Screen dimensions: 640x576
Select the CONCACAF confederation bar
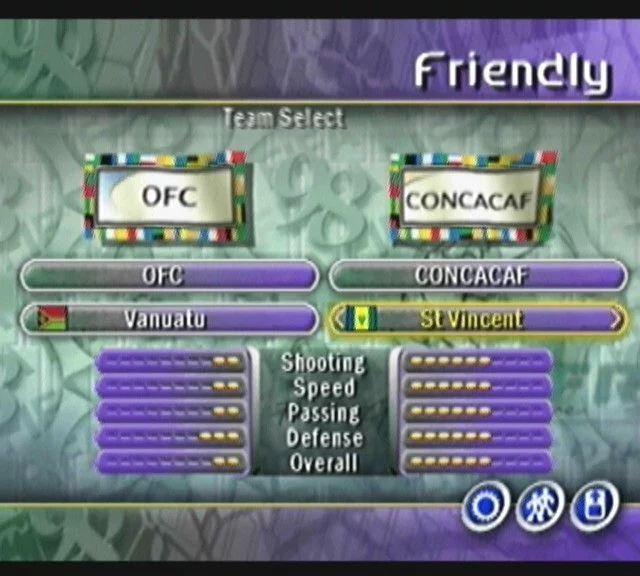(477, 276)
